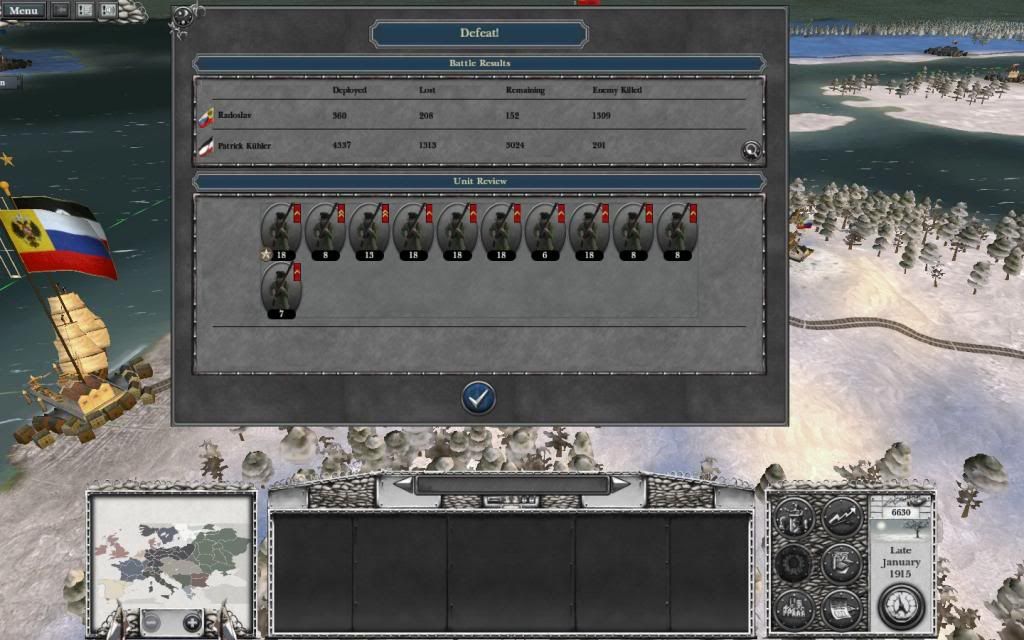Click the magnifier icon beside Patrick Kübler's row
The width and height of the screenshot is (1024, 640).
(x=751, y=151)
